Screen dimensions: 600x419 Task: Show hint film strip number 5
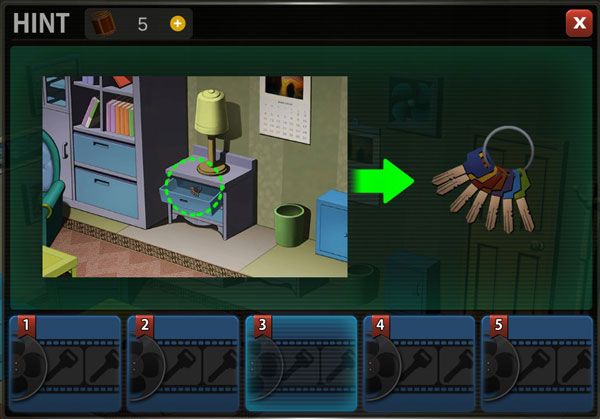pyautogui.click(x=536, y=362)
